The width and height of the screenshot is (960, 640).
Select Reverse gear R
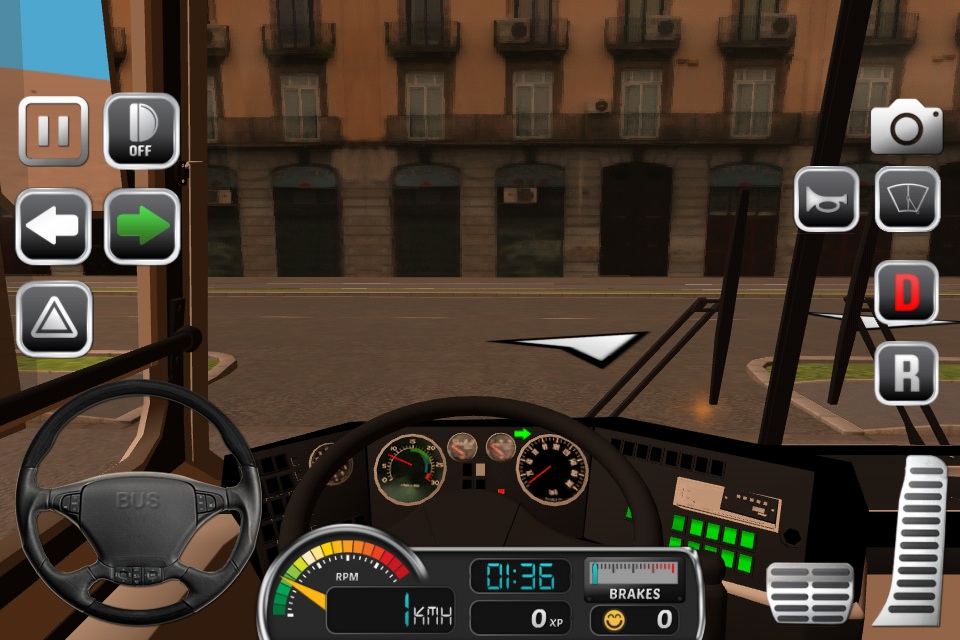[x=906, y=373]
